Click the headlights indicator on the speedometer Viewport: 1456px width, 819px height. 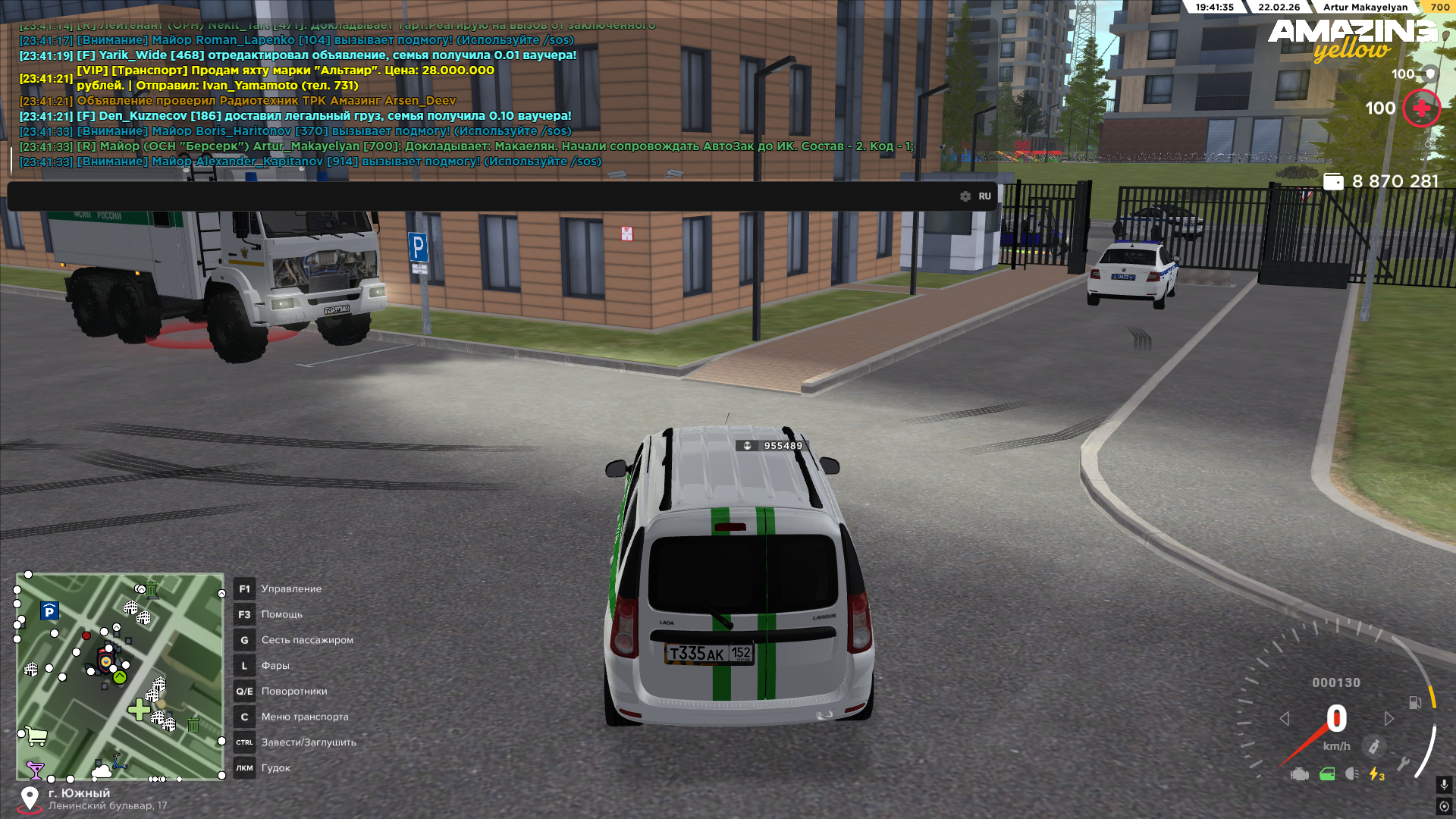pos(1351,774)
